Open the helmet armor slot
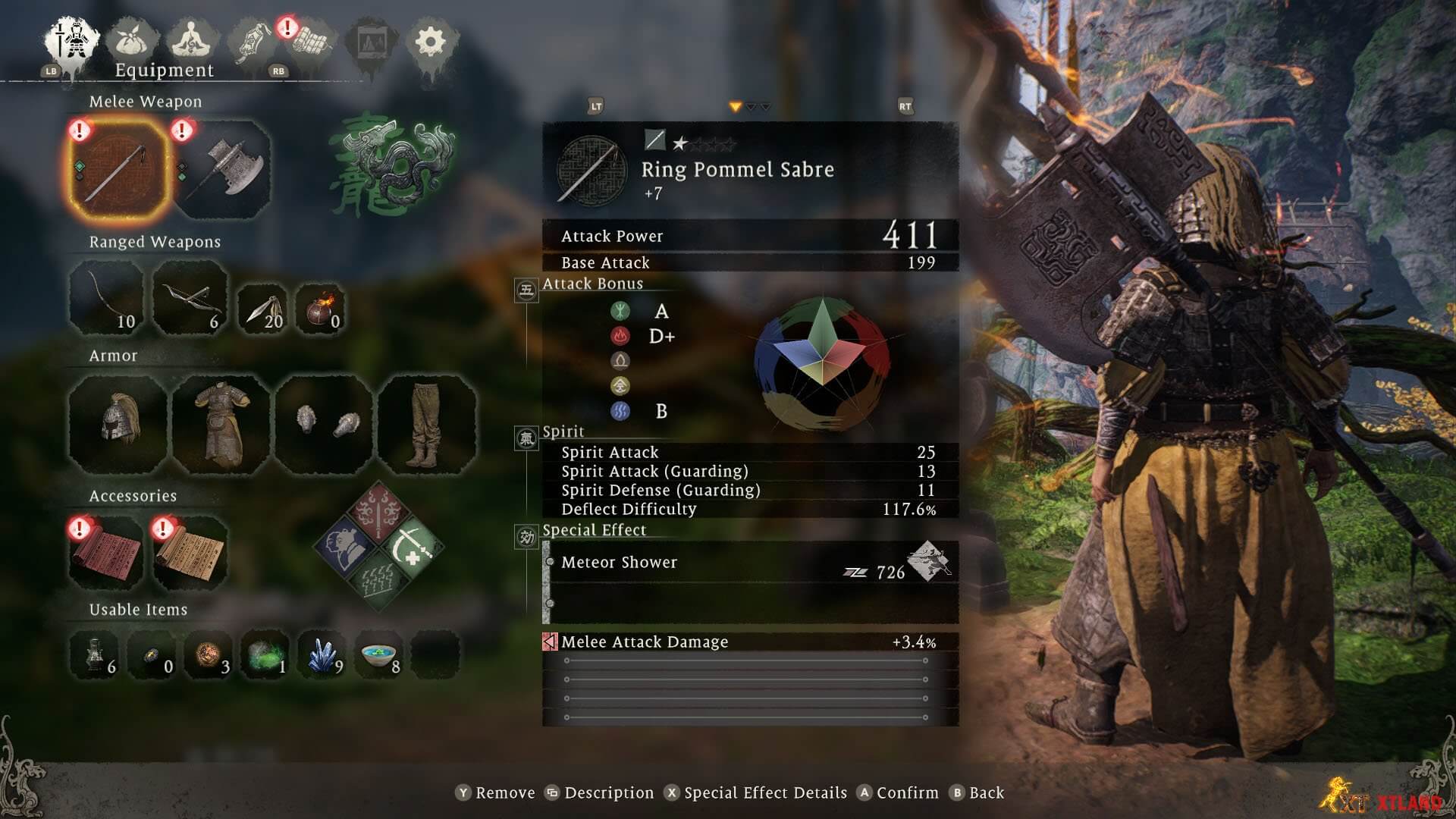The height and width of the screenshot is (819, 1456). pos(118,423)
